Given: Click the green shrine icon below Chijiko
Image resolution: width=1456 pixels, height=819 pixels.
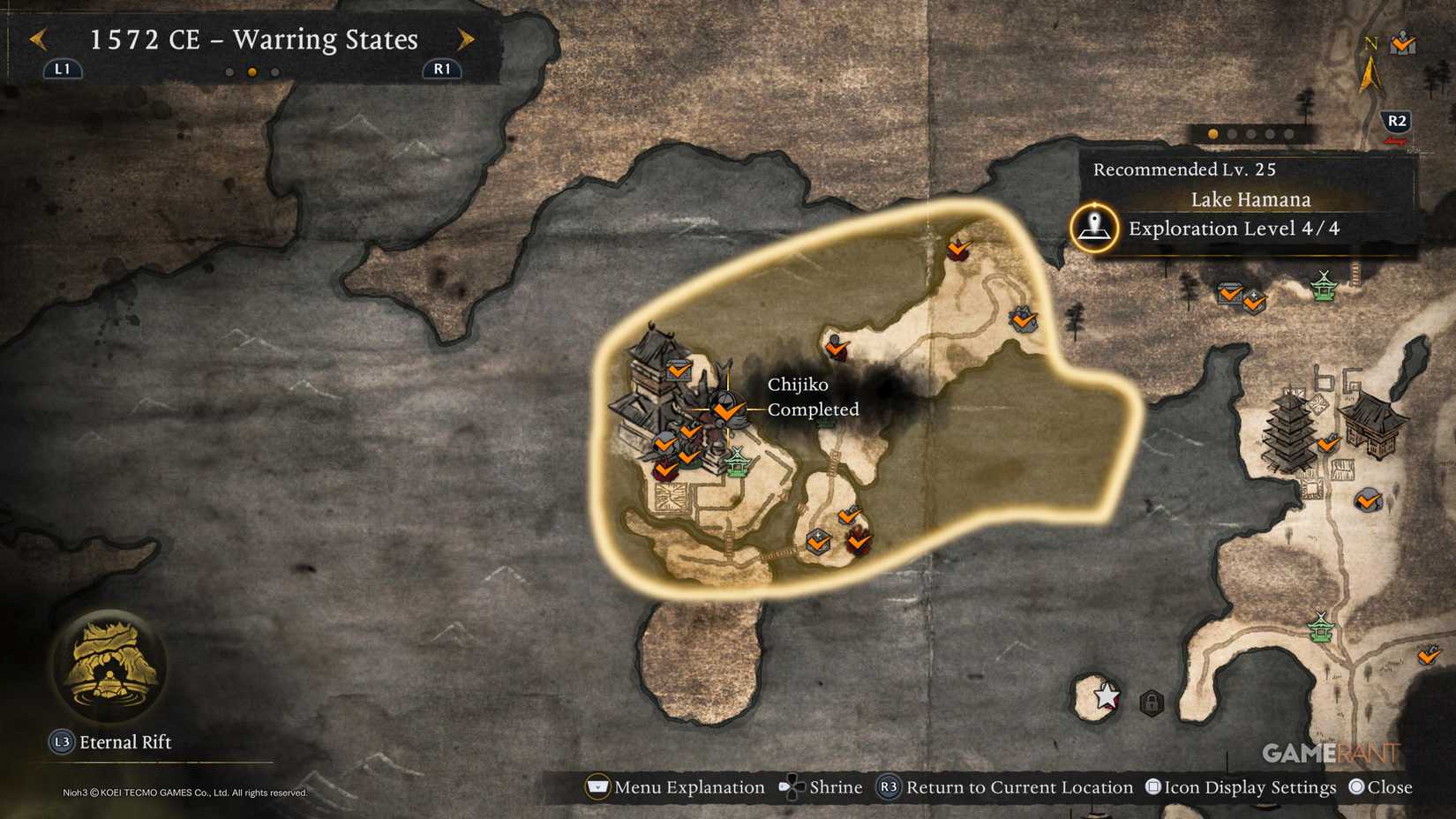Looking at the screenshot, I should [x=739, y=462].
